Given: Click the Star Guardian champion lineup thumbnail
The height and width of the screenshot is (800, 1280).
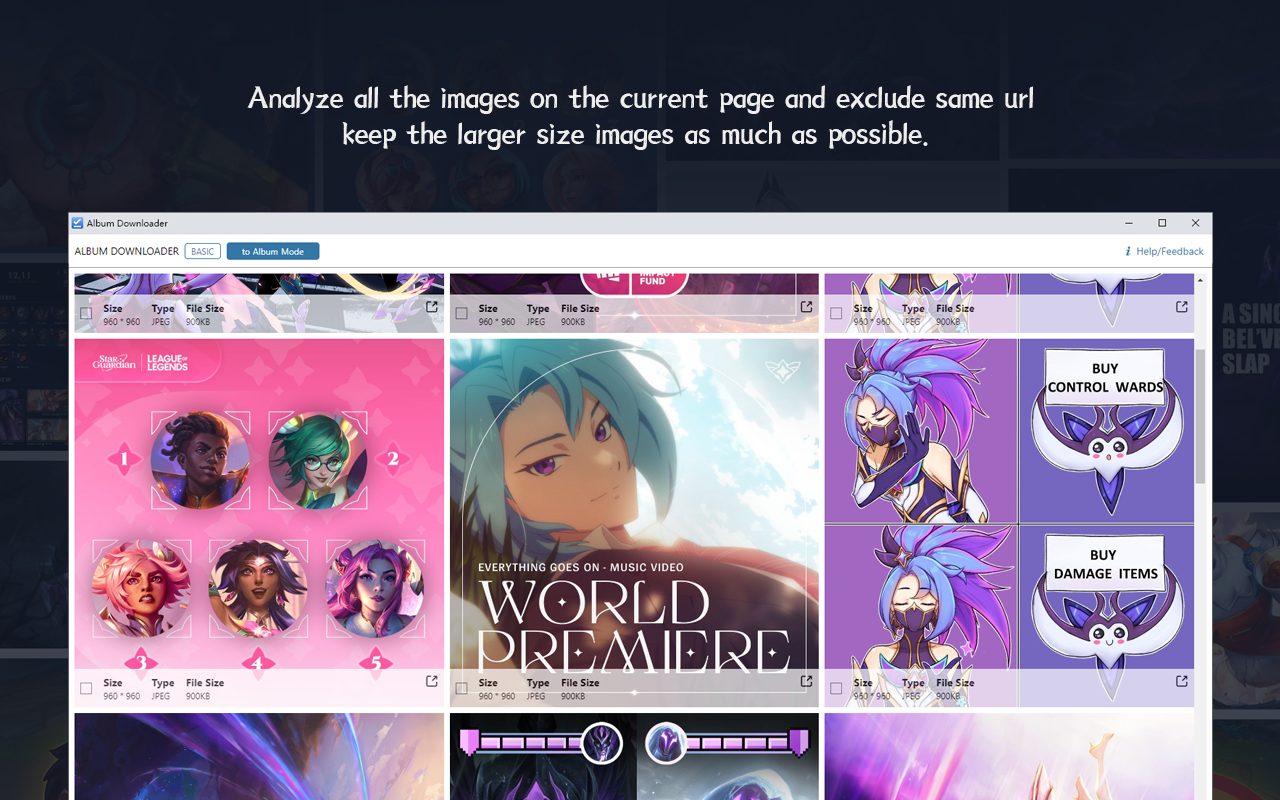Looking at the screenshot, I should (x=259, y=500).
